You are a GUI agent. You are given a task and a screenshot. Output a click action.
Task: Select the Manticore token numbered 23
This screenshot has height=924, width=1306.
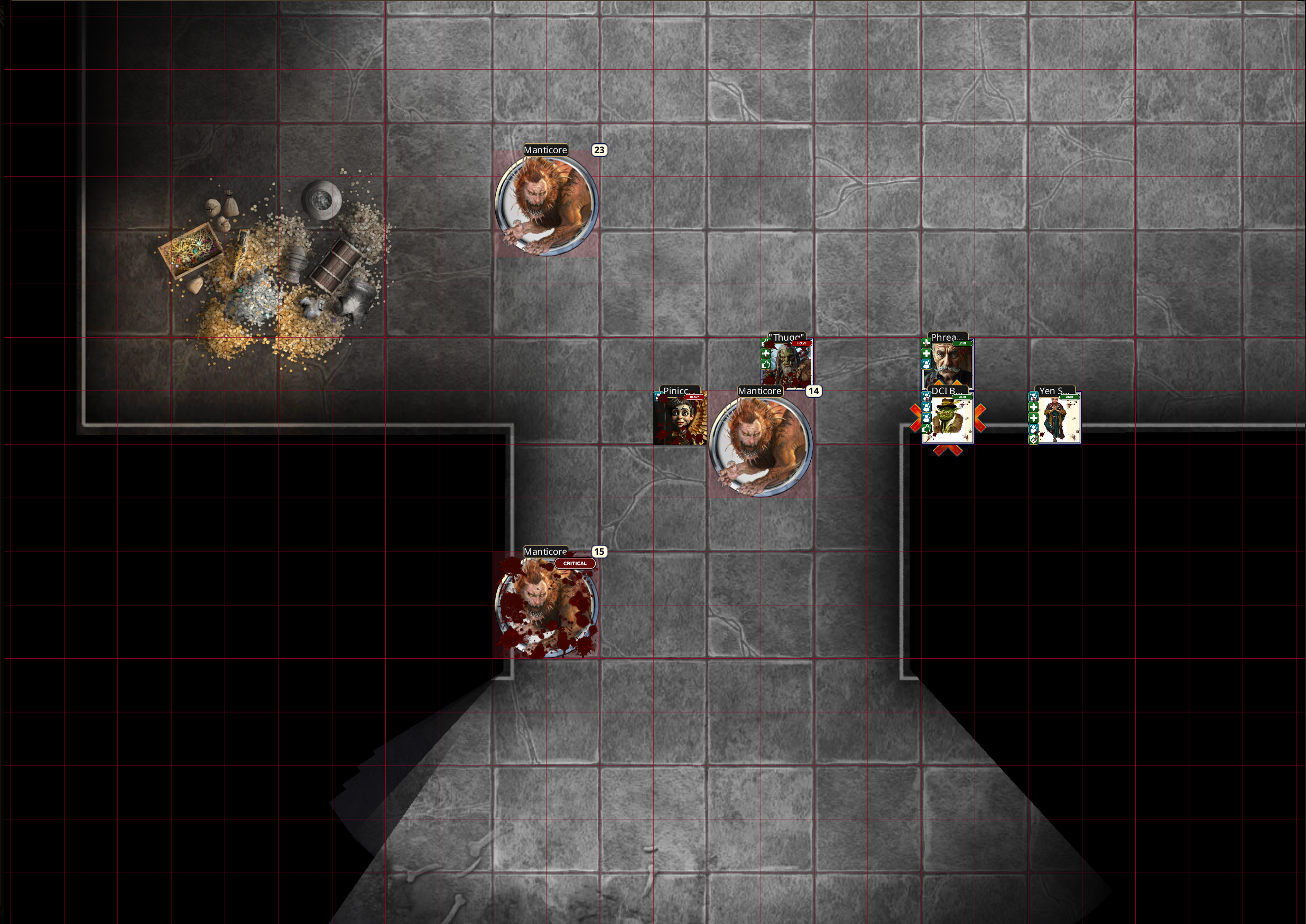(x=546, y=205)
